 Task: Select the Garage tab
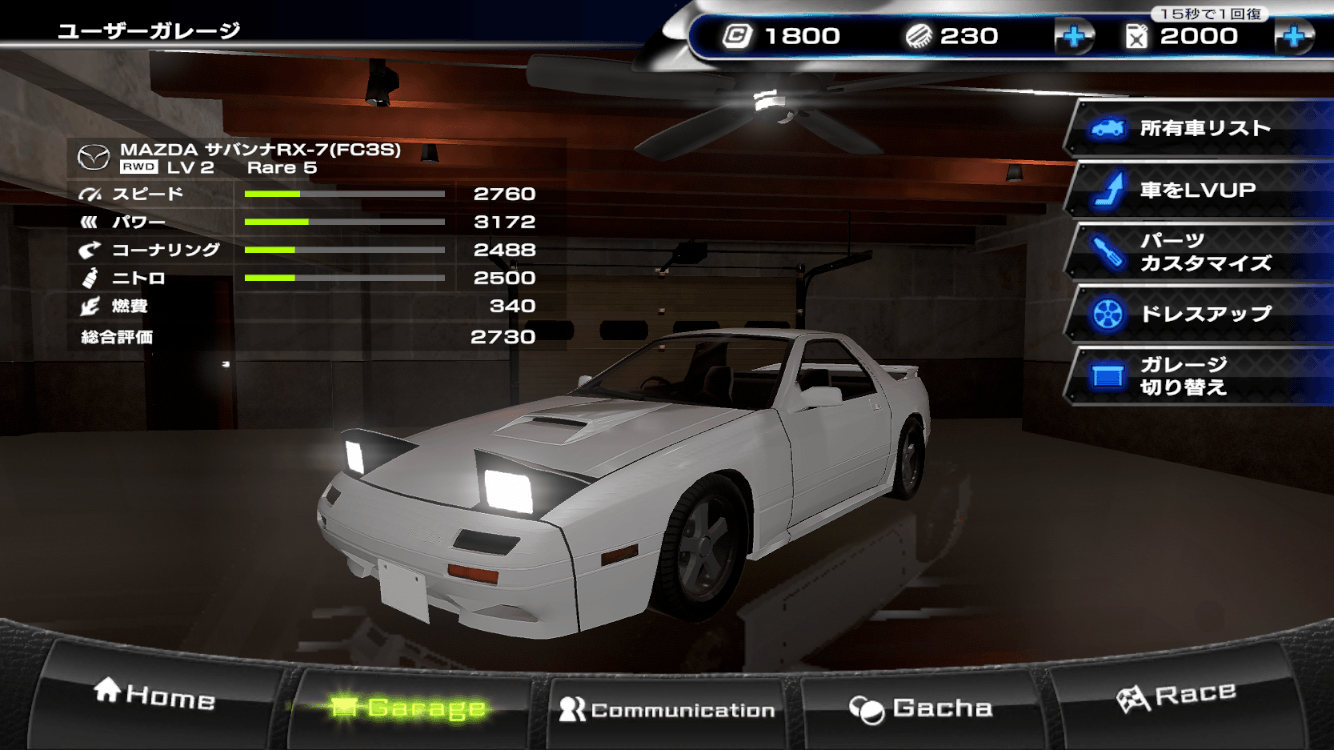(x=410, y=708)
